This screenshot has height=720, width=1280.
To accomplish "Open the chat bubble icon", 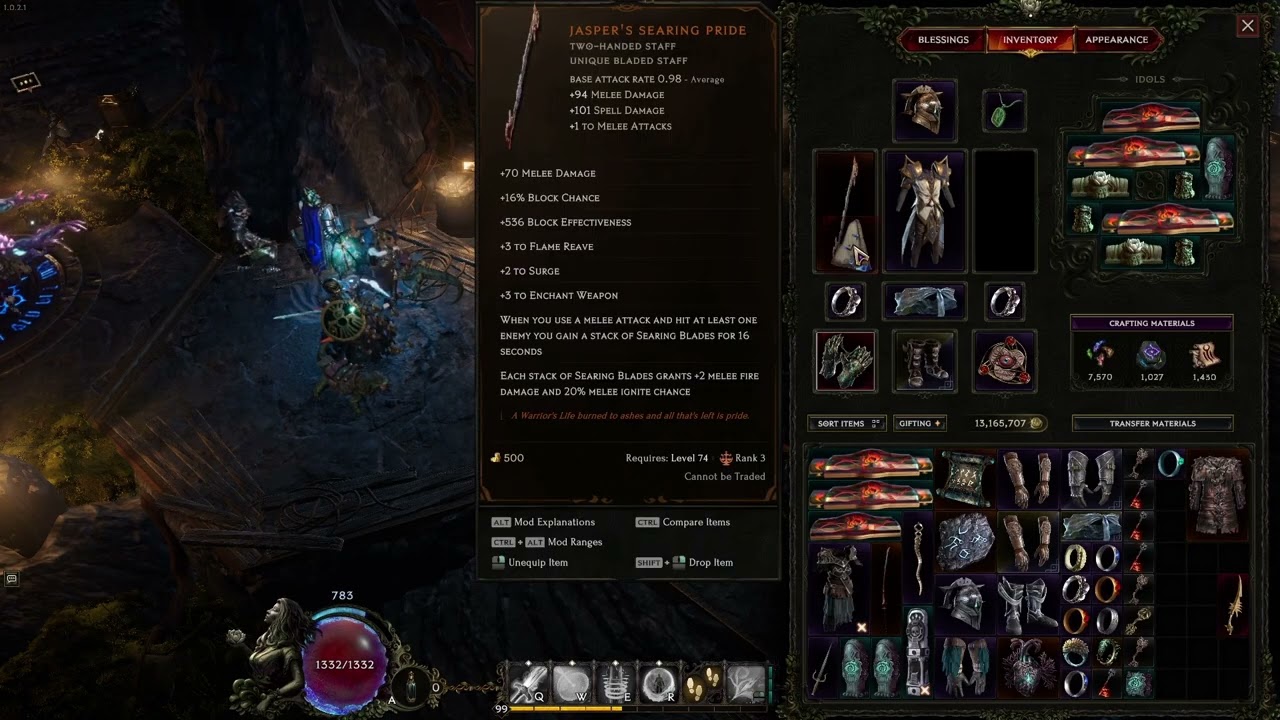I will point(26,82).
